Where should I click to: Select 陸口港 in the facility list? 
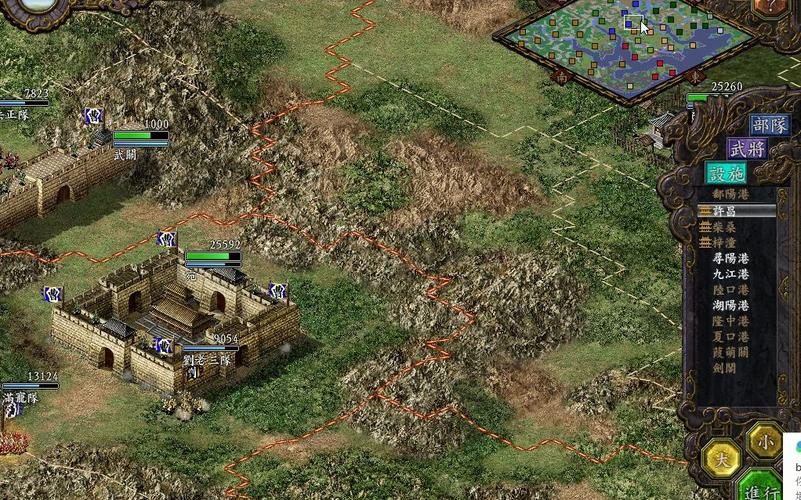tap(730, 288)
